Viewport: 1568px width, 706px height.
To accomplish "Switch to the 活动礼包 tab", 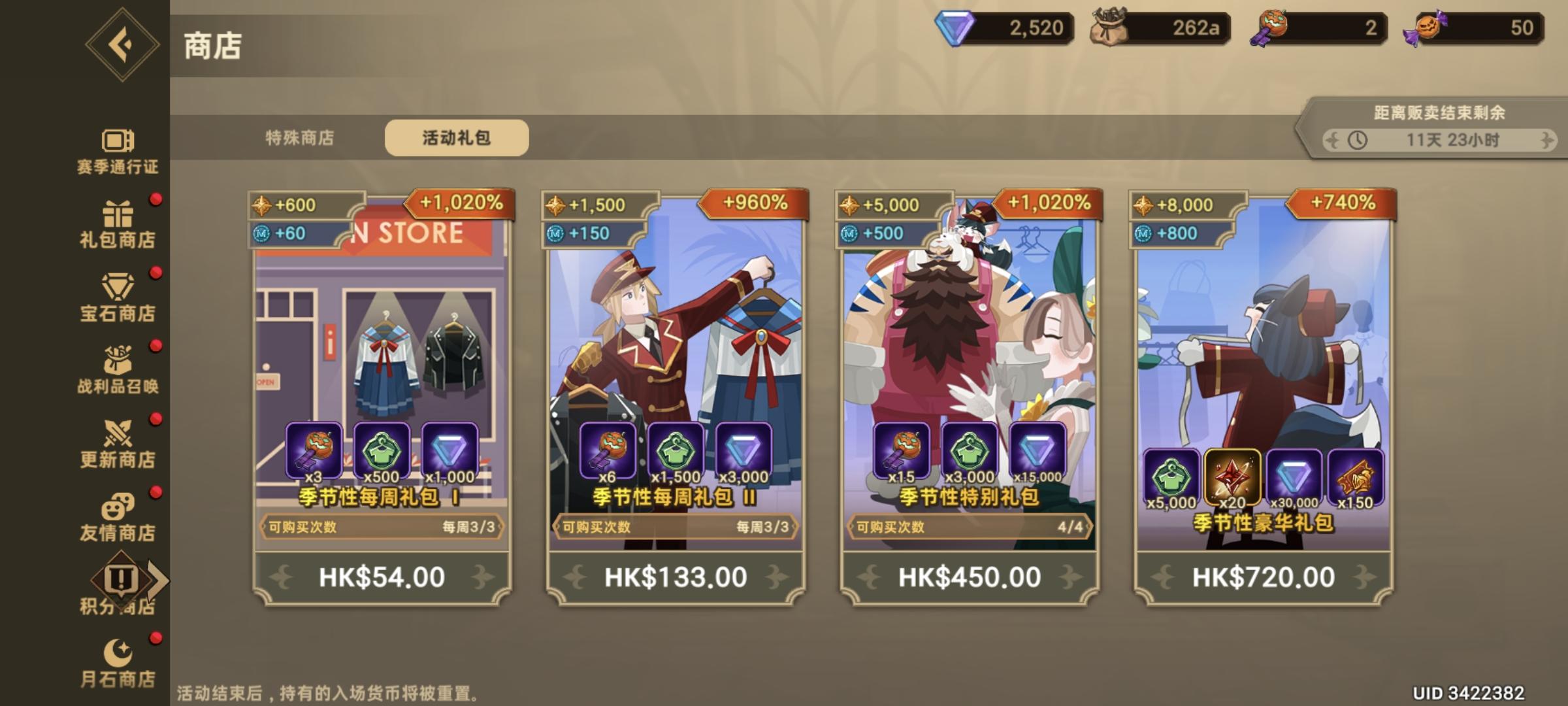I will [457, 137].
